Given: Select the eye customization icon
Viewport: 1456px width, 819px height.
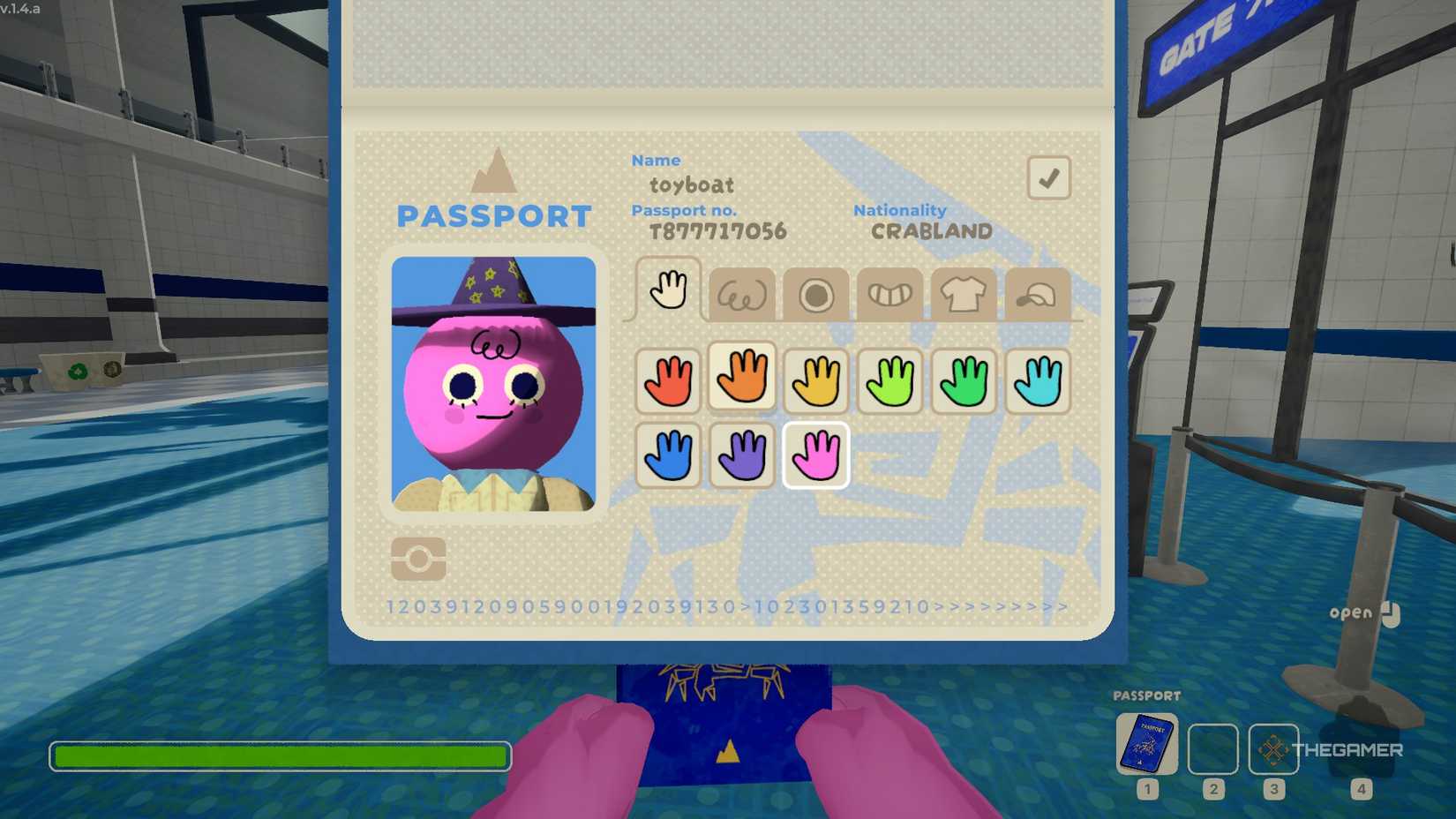Looking at the screenshot, I should 816,294.
